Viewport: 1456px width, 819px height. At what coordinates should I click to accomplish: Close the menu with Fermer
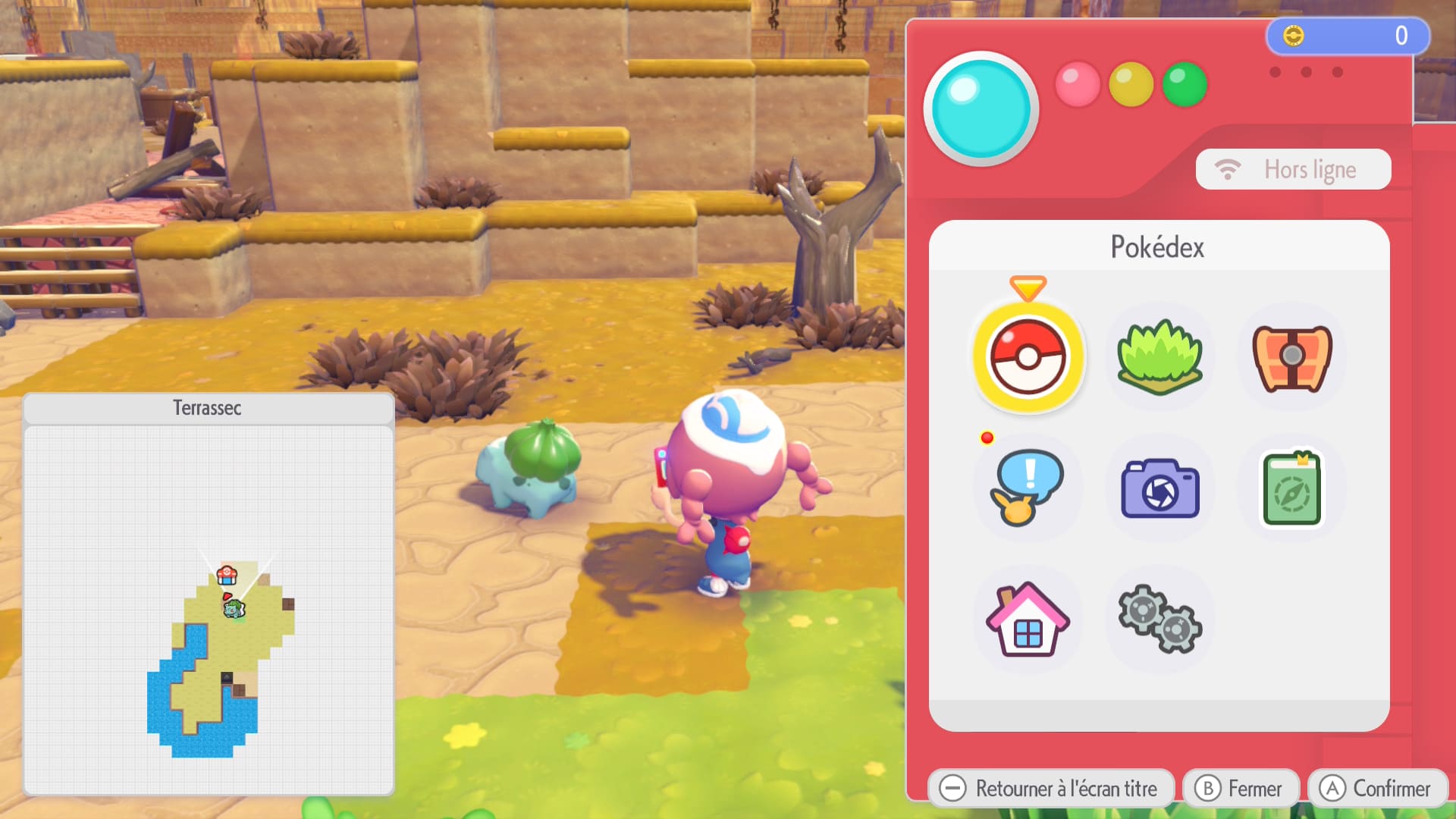[1240, 789]
